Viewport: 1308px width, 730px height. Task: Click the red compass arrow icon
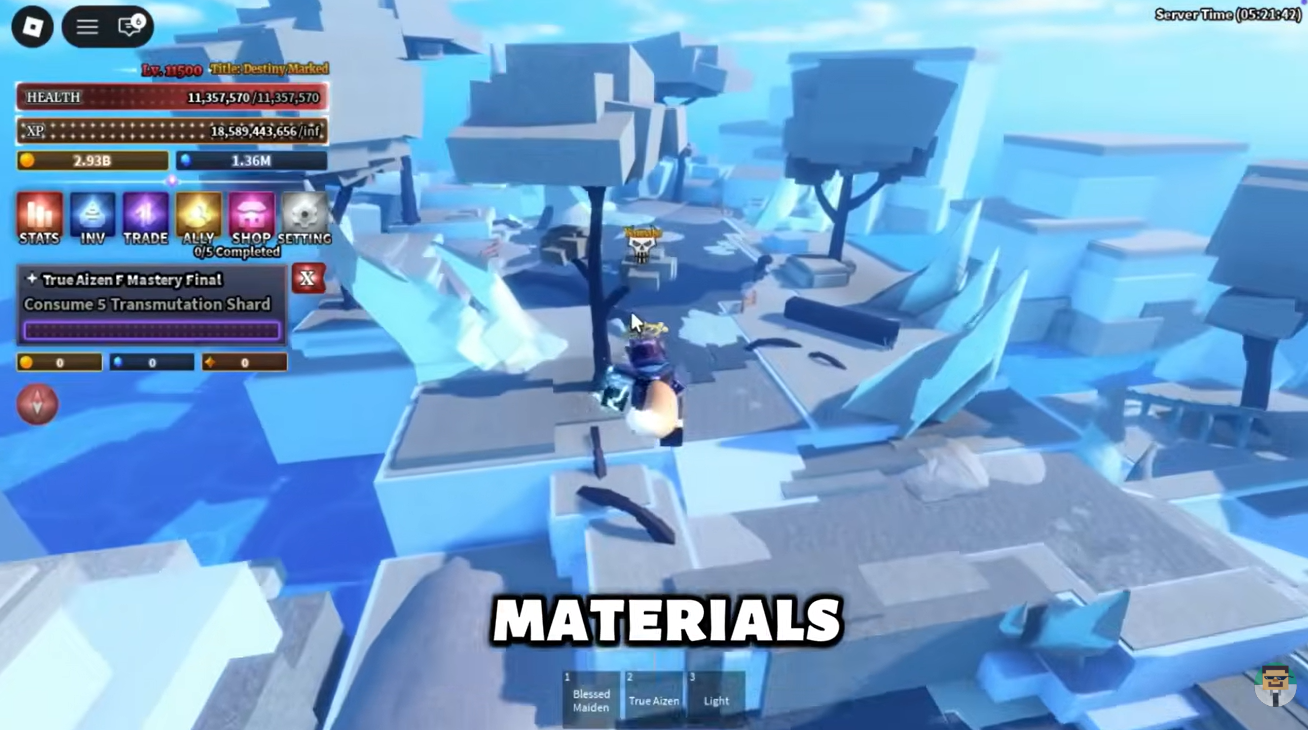coord(38,404)
